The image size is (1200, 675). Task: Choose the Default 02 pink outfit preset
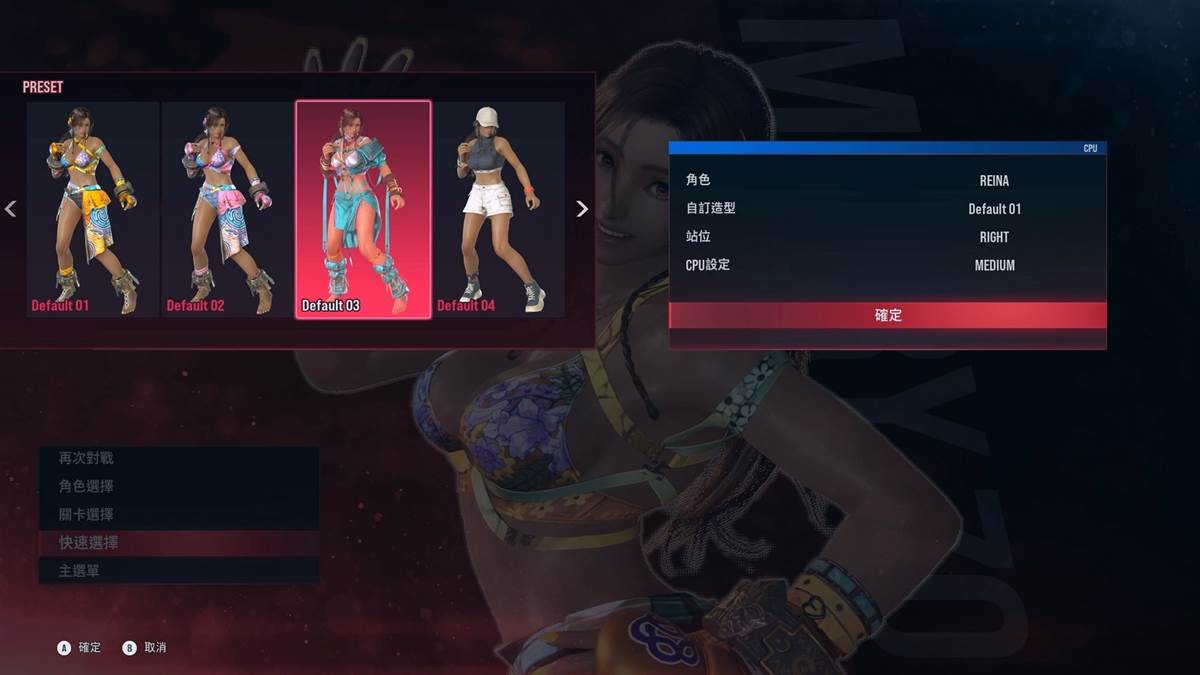pos(227,209)
